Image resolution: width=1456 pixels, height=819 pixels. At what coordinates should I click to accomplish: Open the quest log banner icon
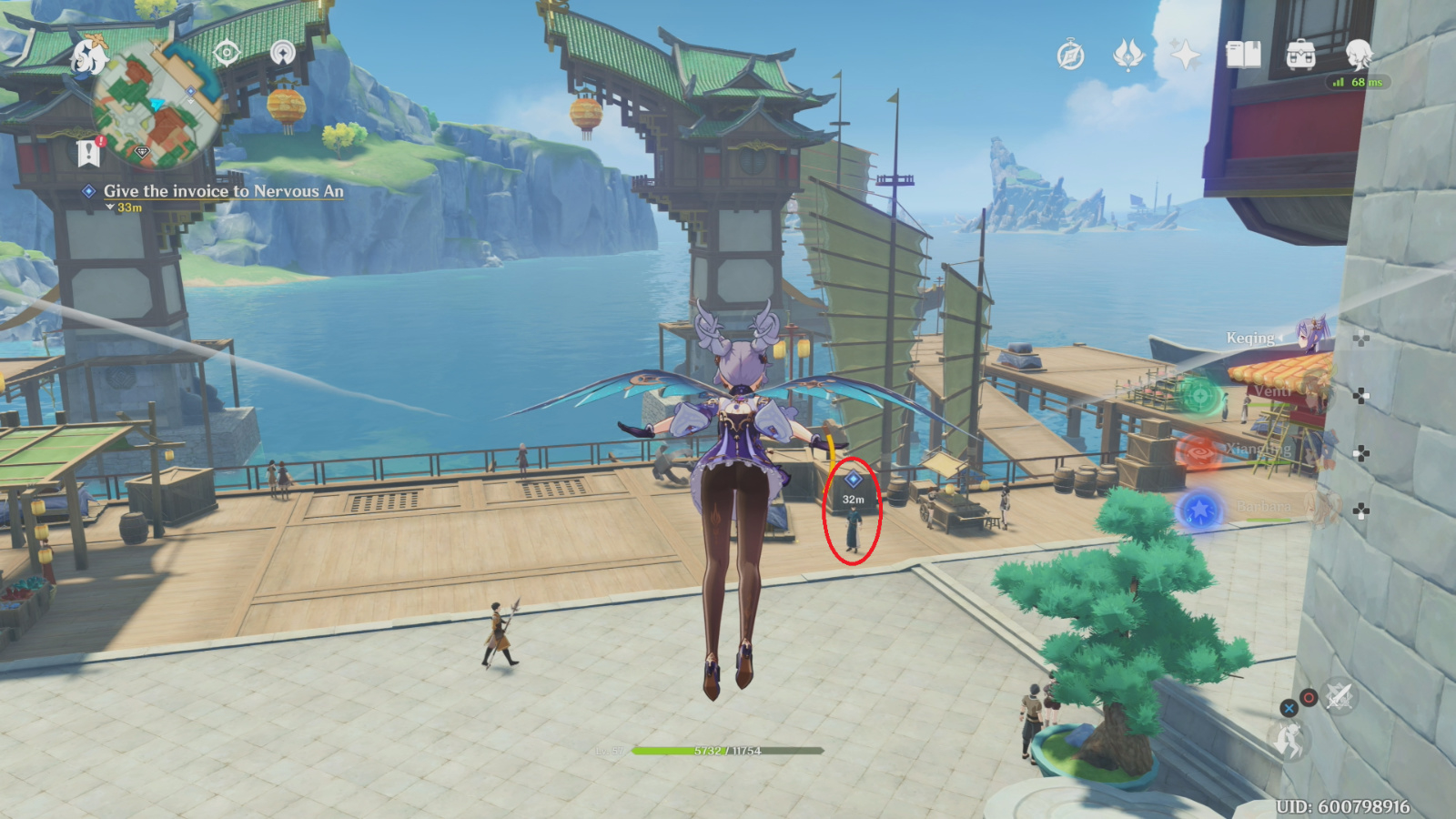pos(88,153)
